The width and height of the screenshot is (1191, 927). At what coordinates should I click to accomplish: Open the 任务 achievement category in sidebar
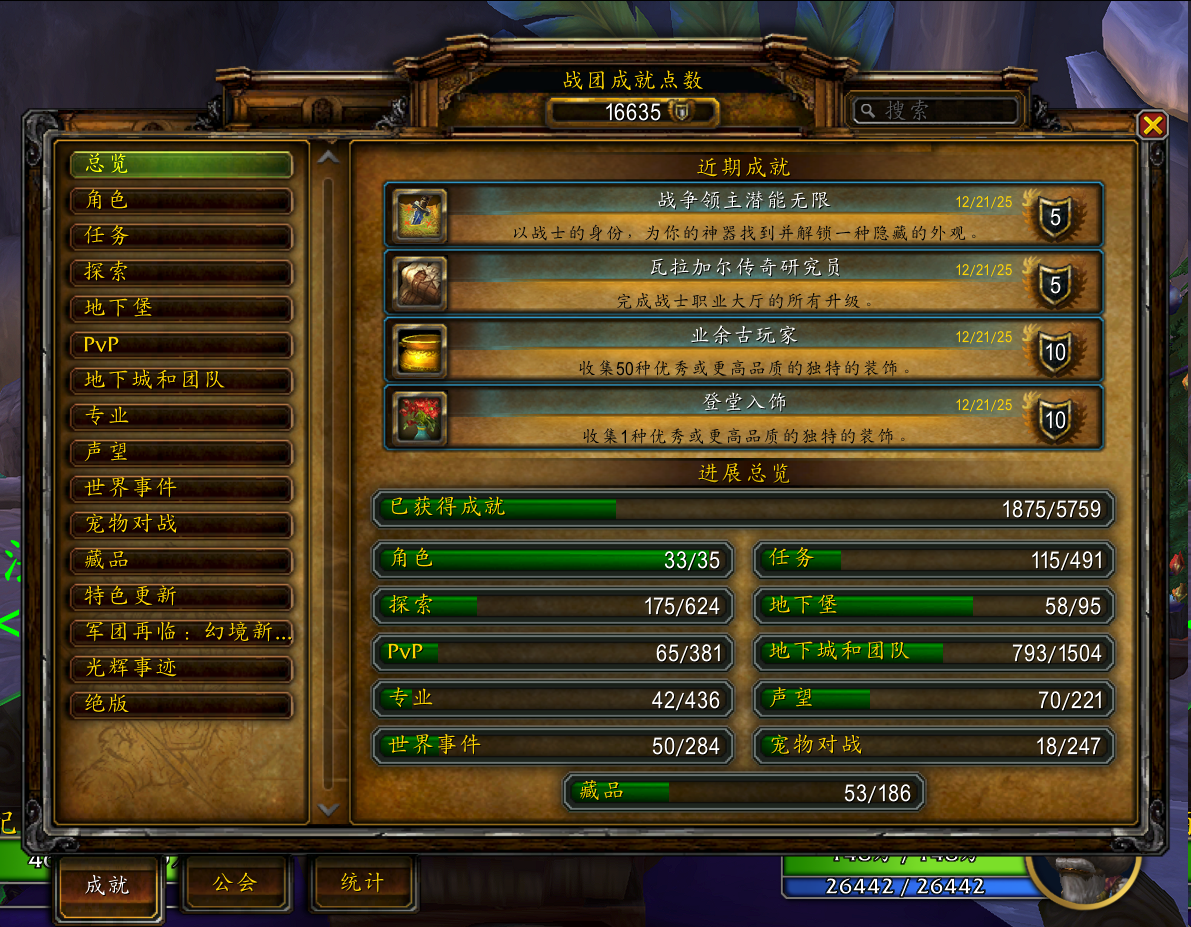(x=180, y=236)
